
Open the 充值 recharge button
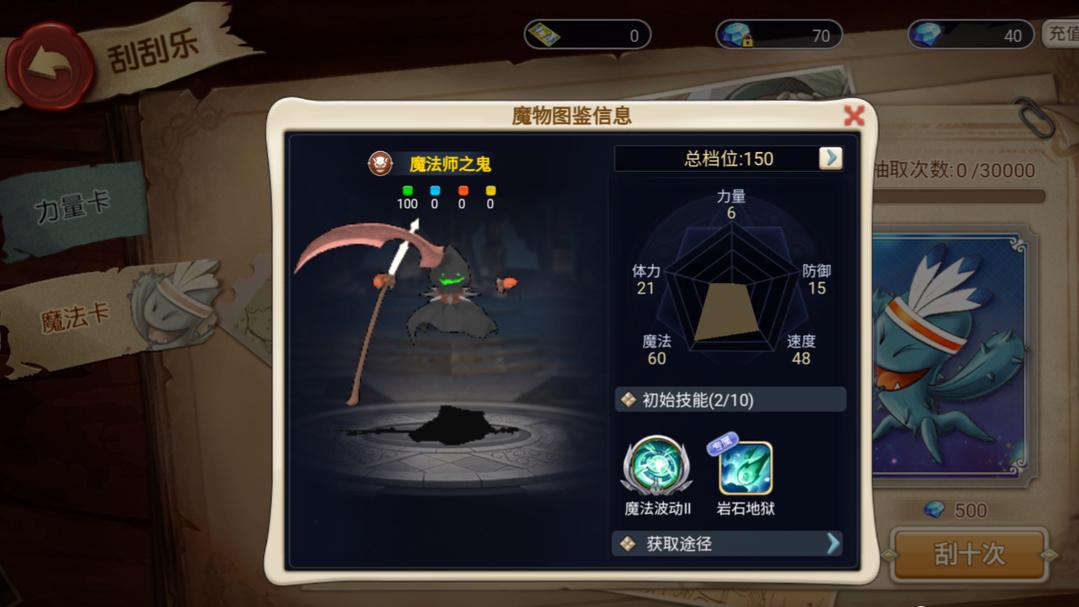click(x=1061, y=34)
